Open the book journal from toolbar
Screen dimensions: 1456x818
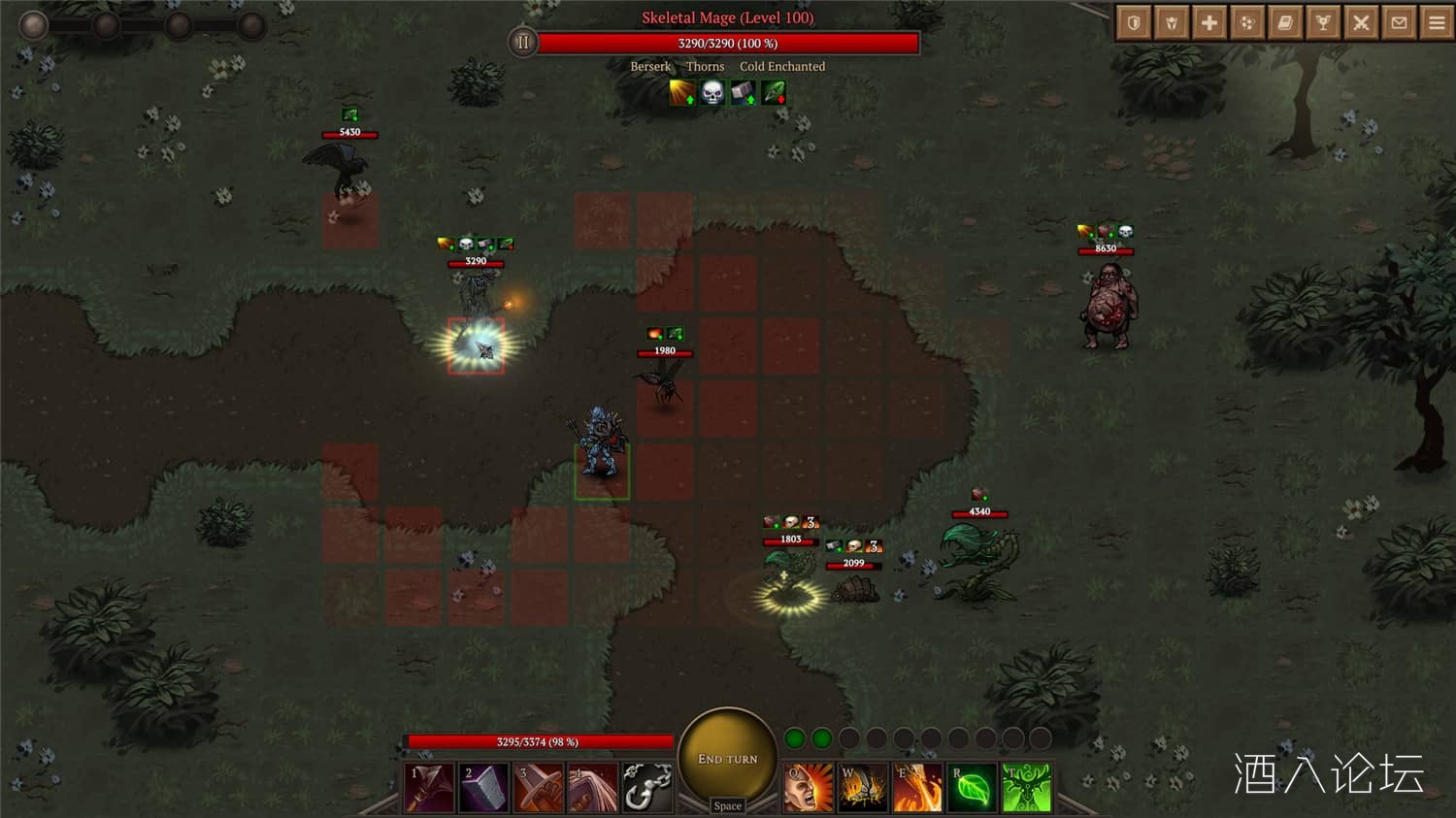coord(1285,22)
